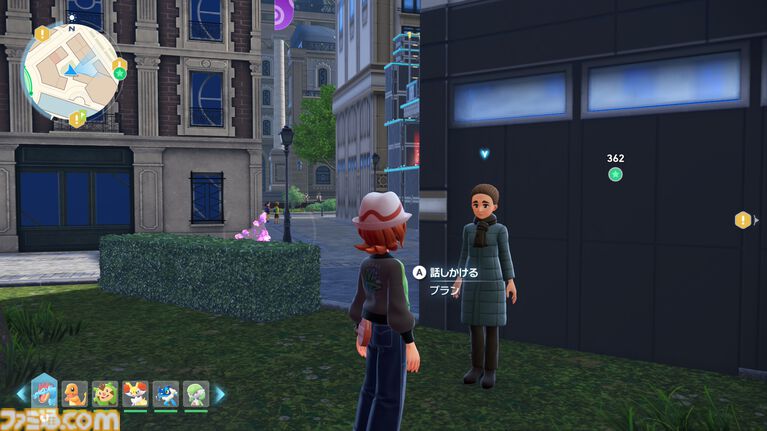Choose the Charmander party slot

pyautogui.click(x=76, y=394)
